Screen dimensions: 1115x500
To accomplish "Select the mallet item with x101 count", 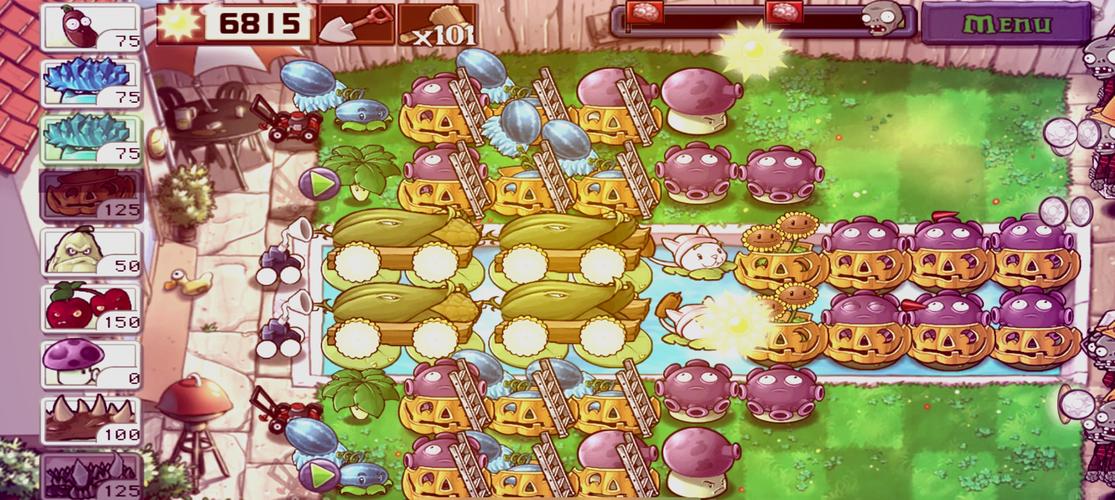I will [x=437, y=24].
